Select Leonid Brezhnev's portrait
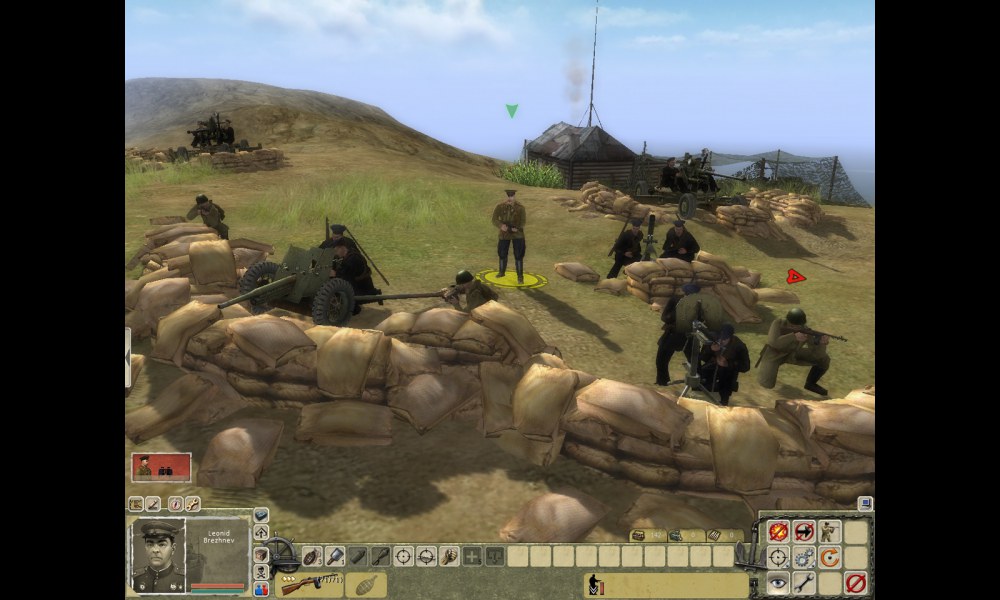Viewport: 1000px width, 600px height. 158,555
